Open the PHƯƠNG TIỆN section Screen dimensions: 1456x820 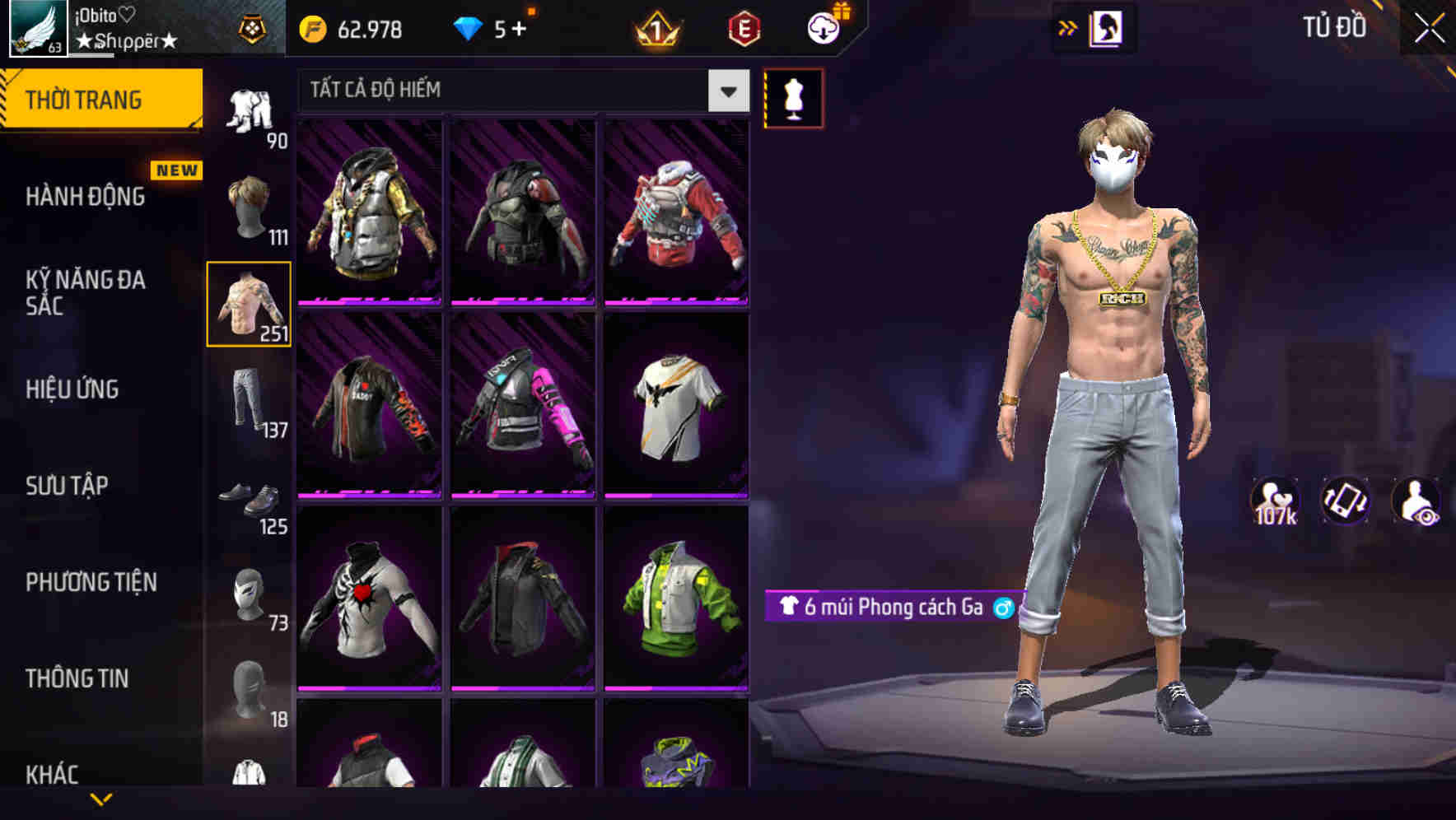[x=91, y=582]
